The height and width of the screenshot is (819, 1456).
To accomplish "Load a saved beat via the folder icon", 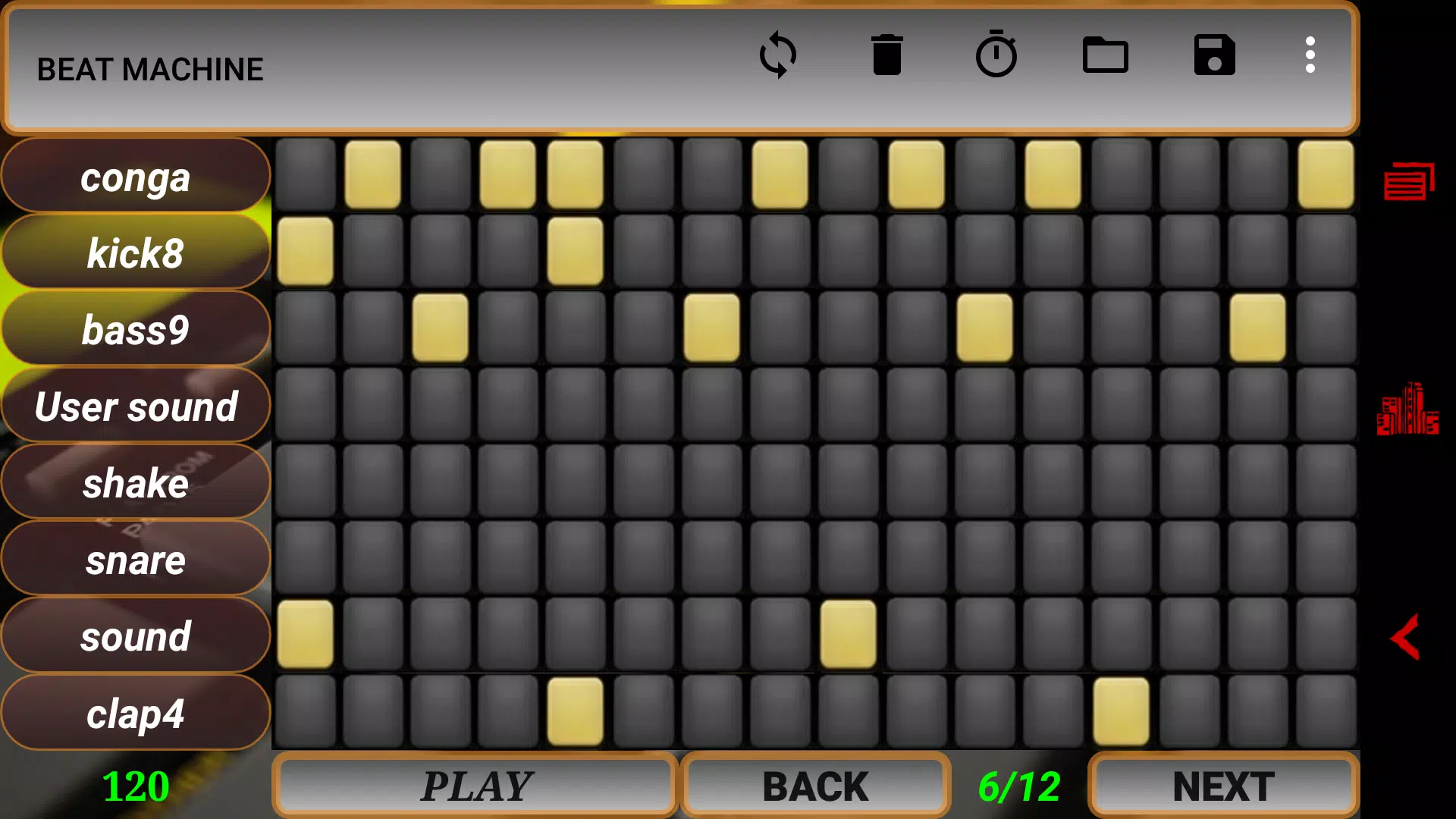I will coord(1106,54).
